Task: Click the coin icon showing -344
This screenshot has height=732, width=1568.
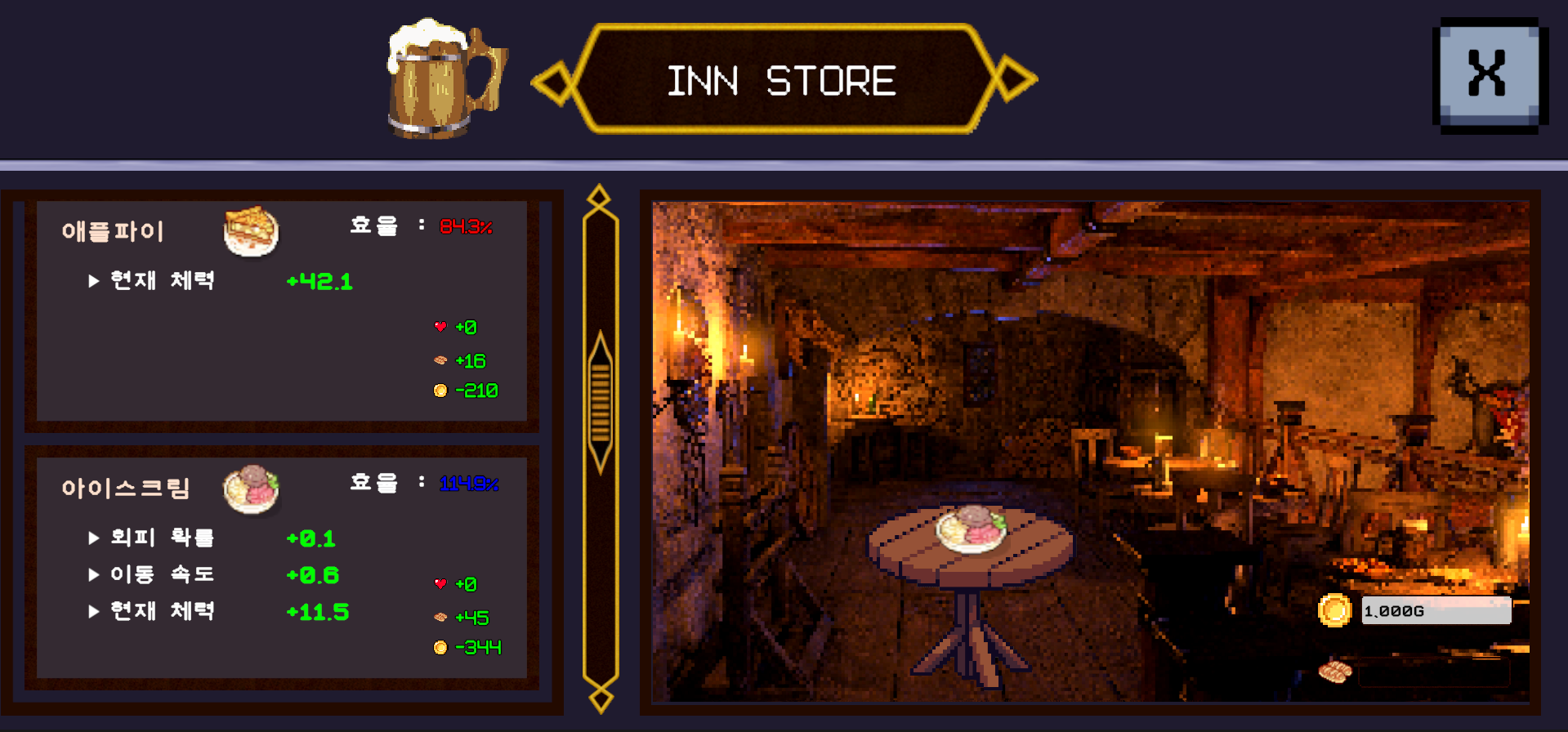Action: (x=440, y=647)
